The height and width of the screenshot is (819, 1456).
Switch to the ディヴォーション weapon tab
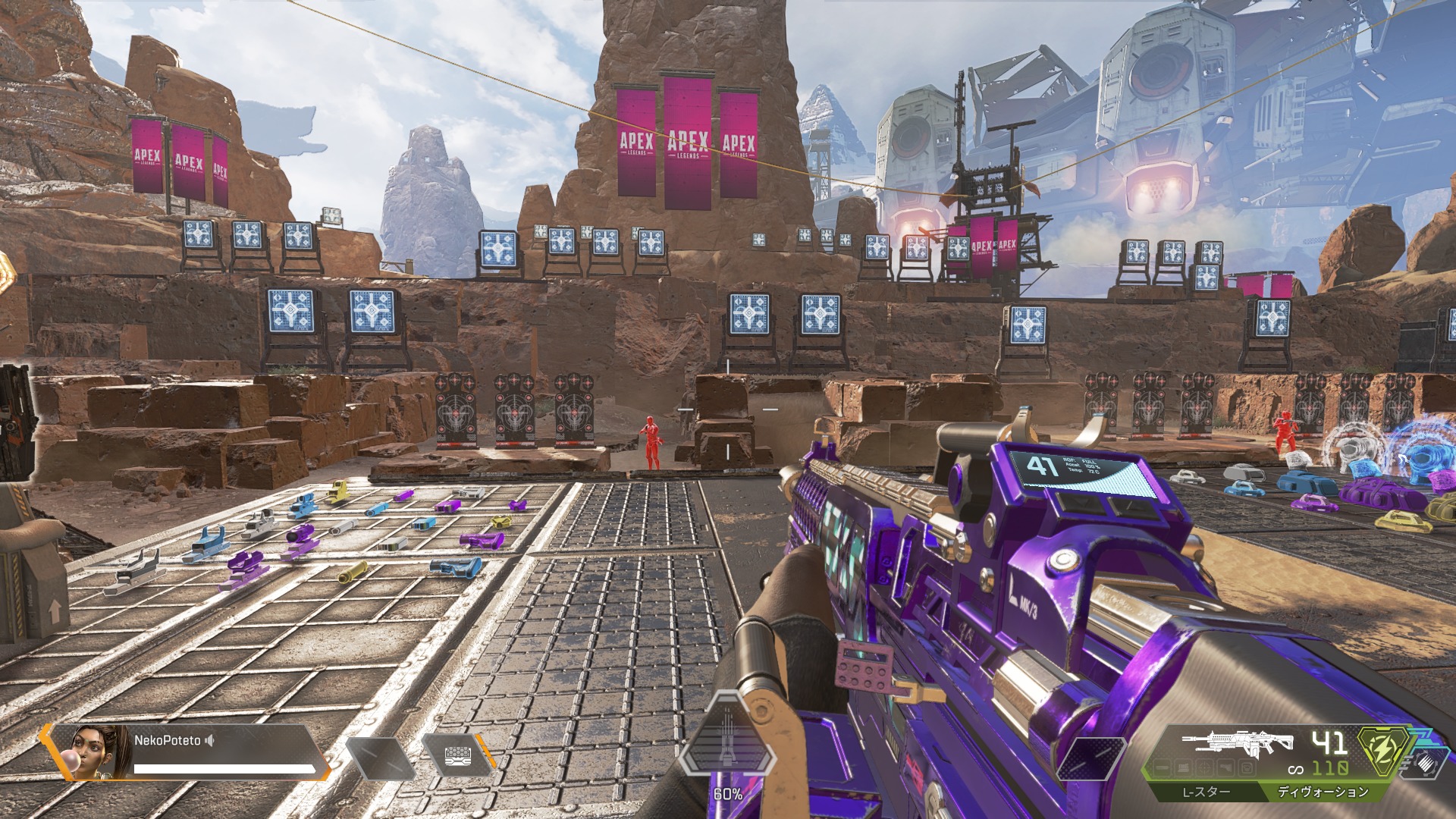pos(1323,792)
